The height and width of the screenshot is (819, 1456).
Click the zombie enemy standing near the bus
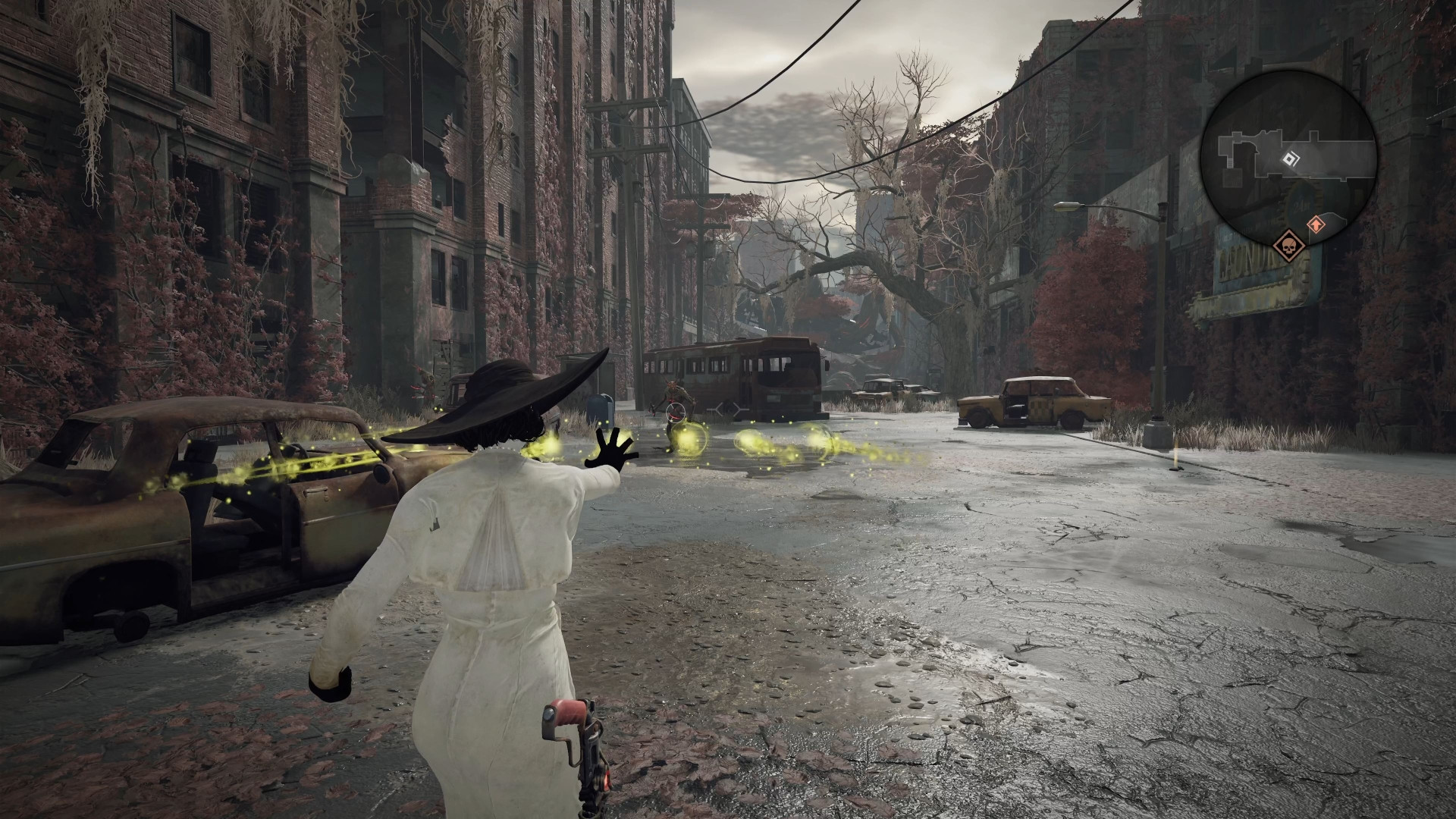tap(673, 394)
